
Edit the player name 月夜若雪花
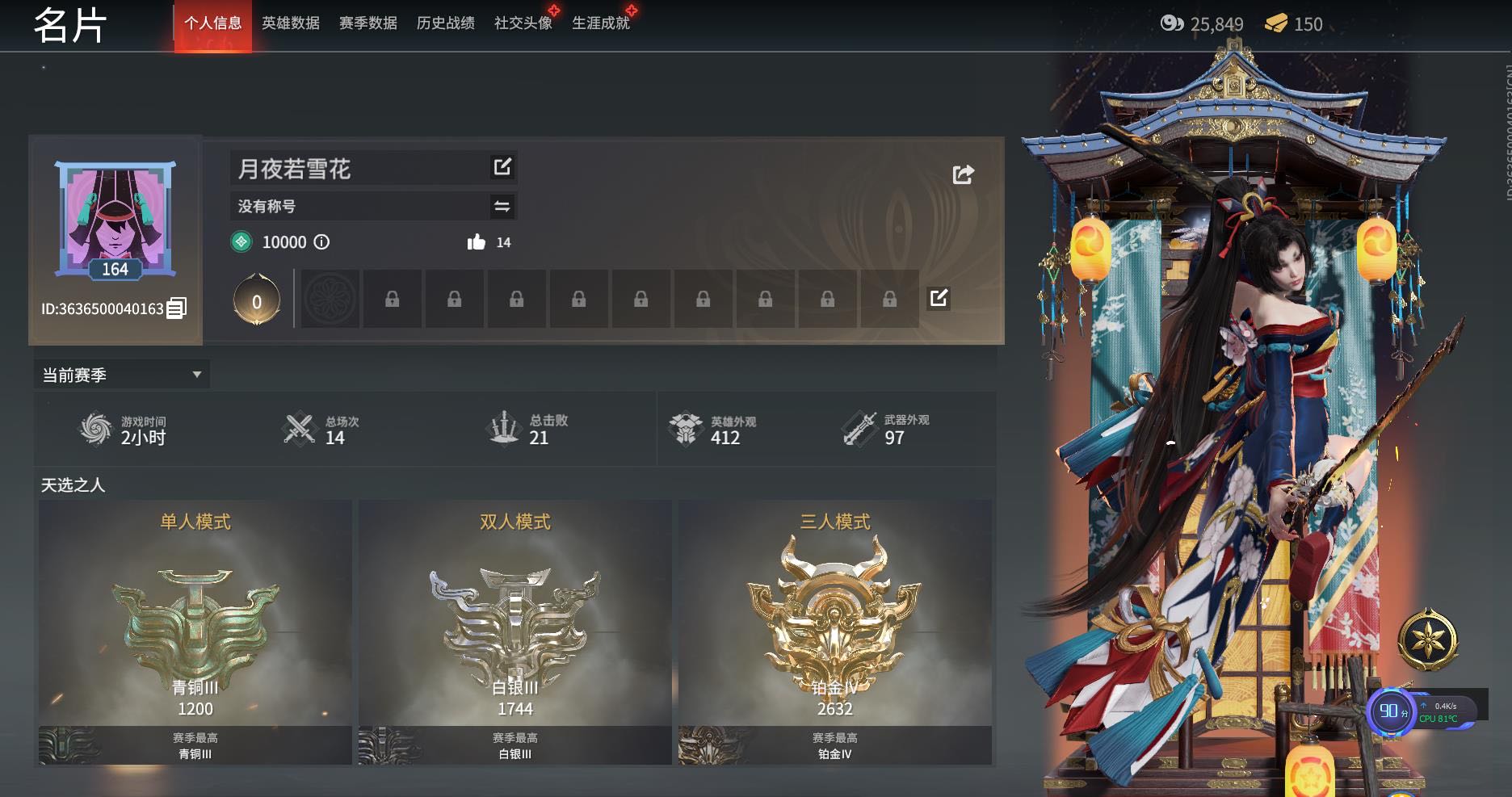[502, 167]
